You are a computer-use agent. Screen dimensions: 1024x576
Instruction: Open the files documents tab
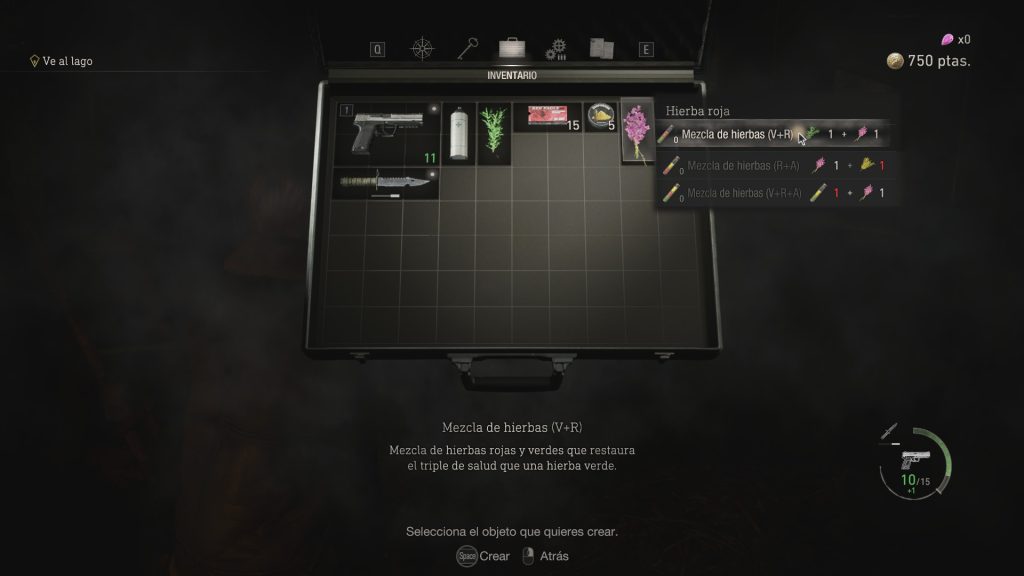(600, 48)
